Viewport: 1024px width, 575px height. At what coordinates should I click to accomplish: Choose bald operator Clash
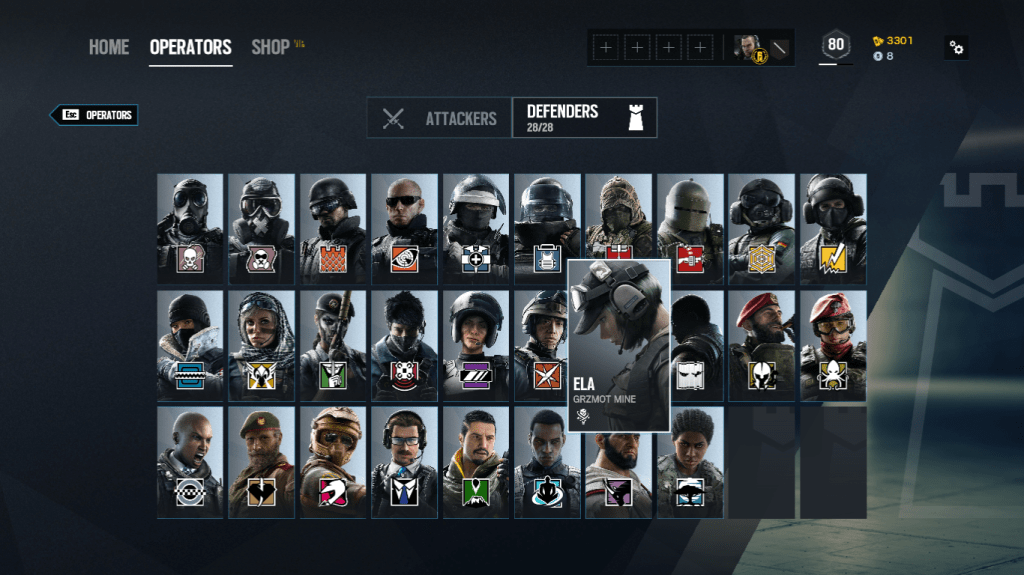190,462
